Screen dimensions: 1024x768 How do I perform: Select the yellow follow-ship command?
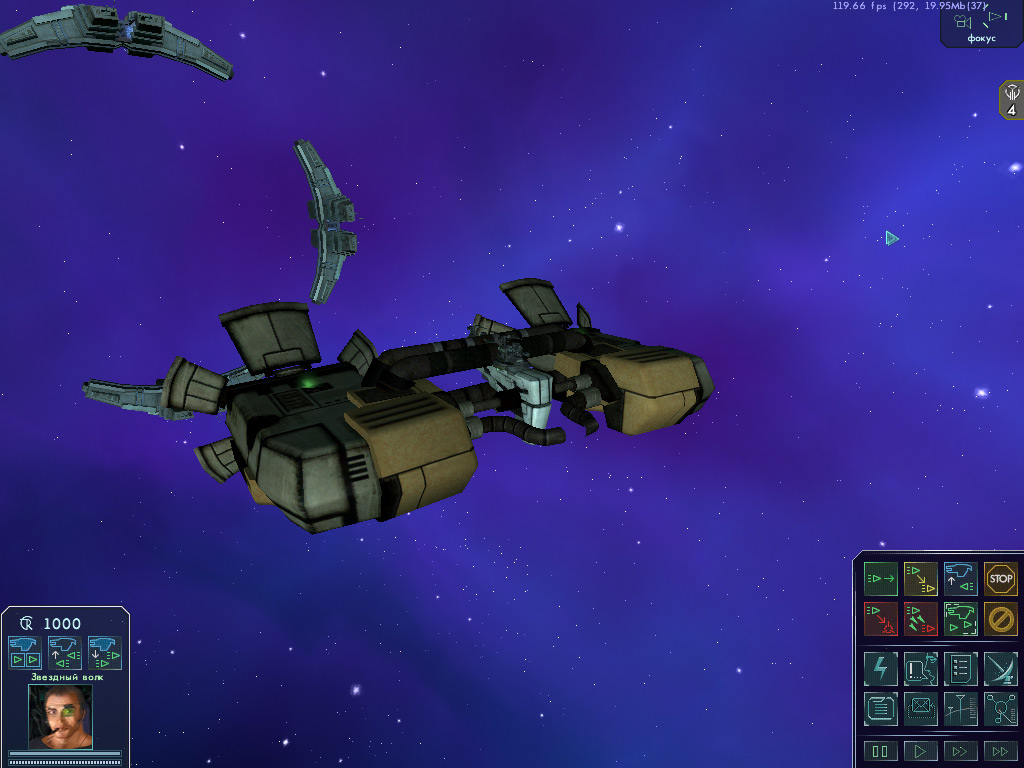[921, 579]
